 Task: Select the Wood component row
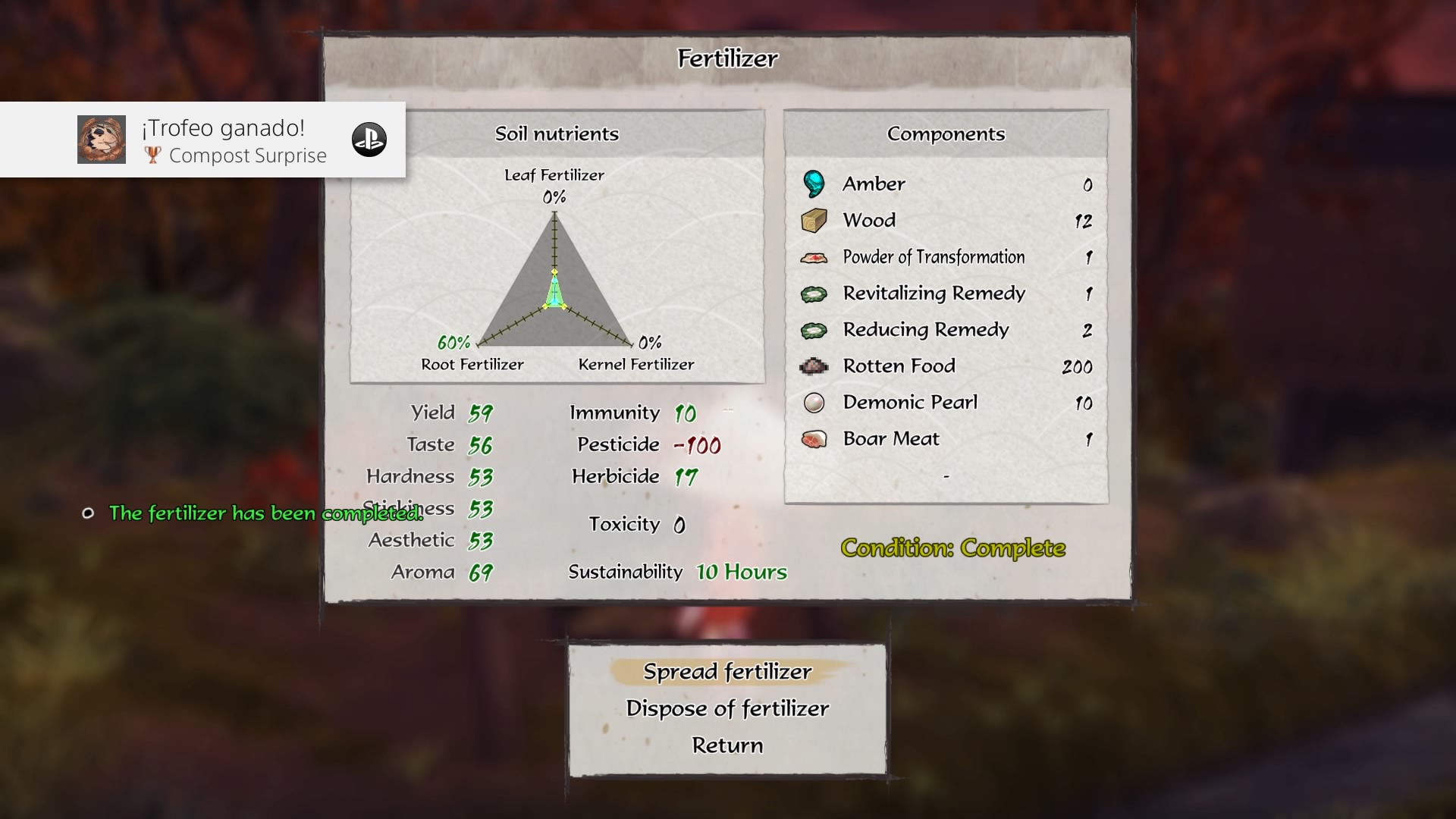point(946,221)
